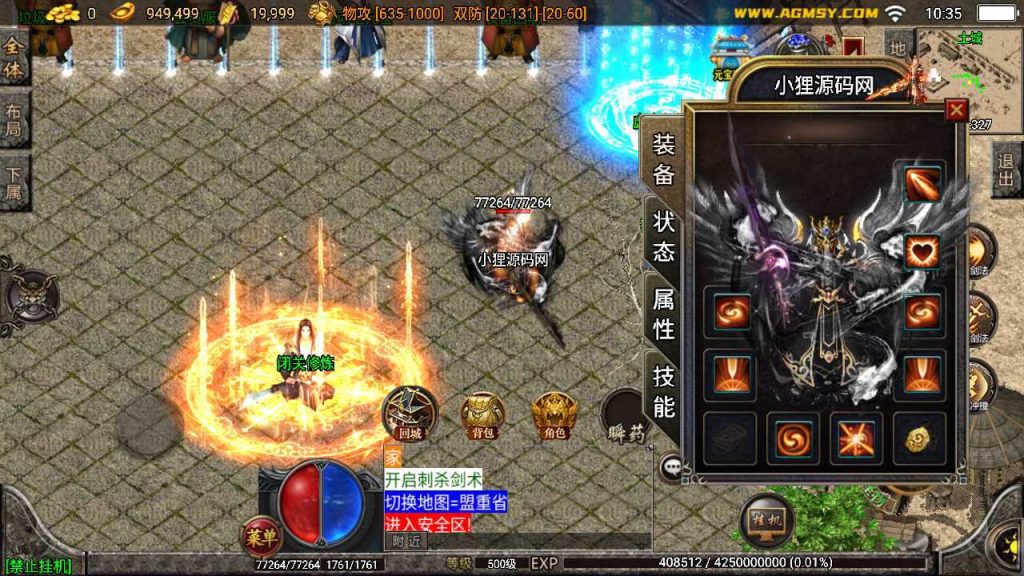Select the starburst icon equipment slot
The image size is (1024, 576).
click(855, 438)
